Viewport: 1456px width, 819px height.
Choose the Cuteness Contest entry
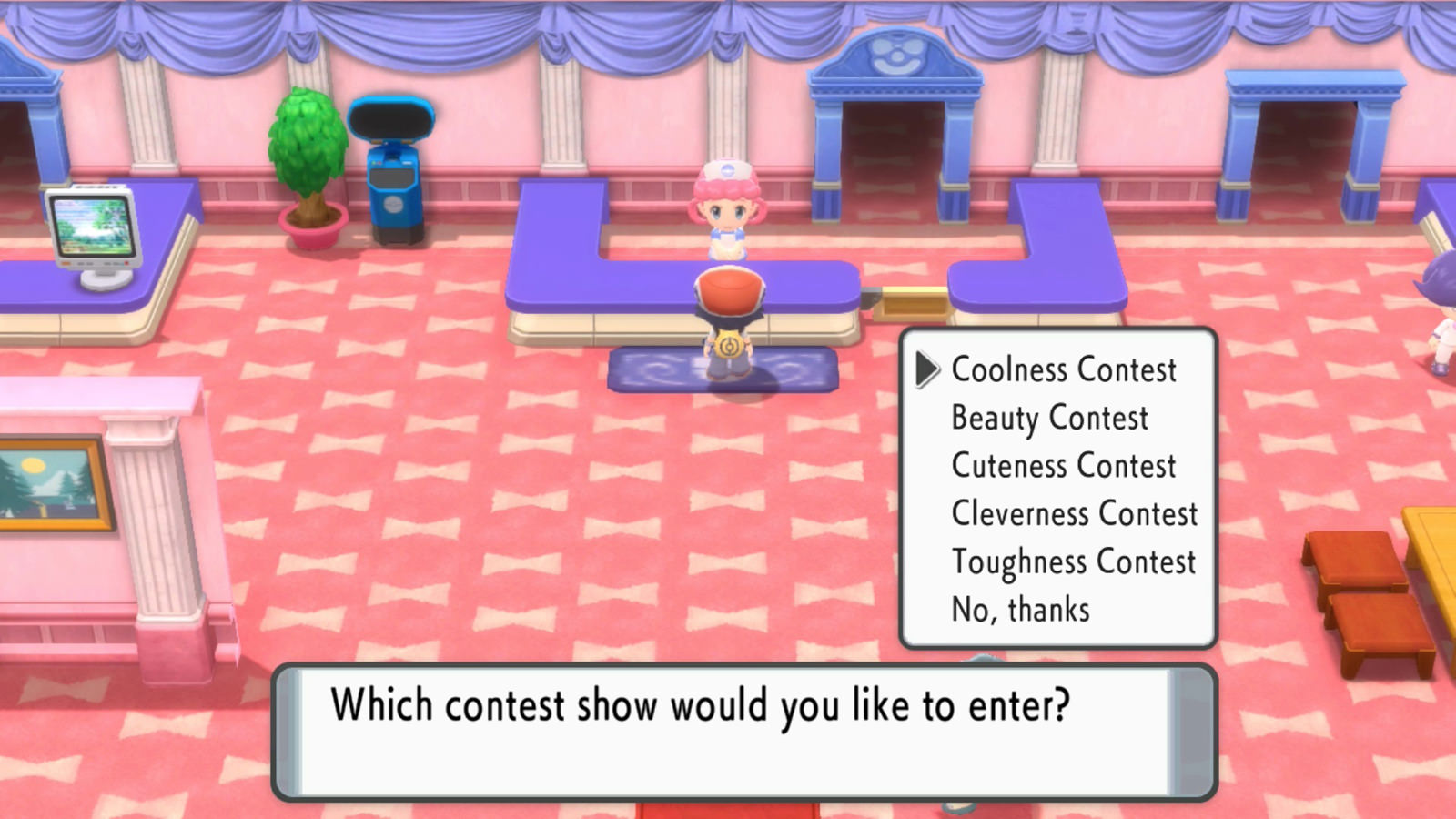click(1064, 466)
